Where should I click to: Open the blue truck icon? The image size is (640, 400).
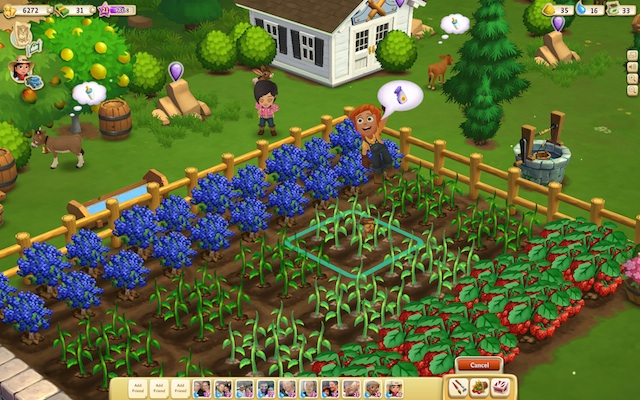pyautogui.click(x=35, y=82)
